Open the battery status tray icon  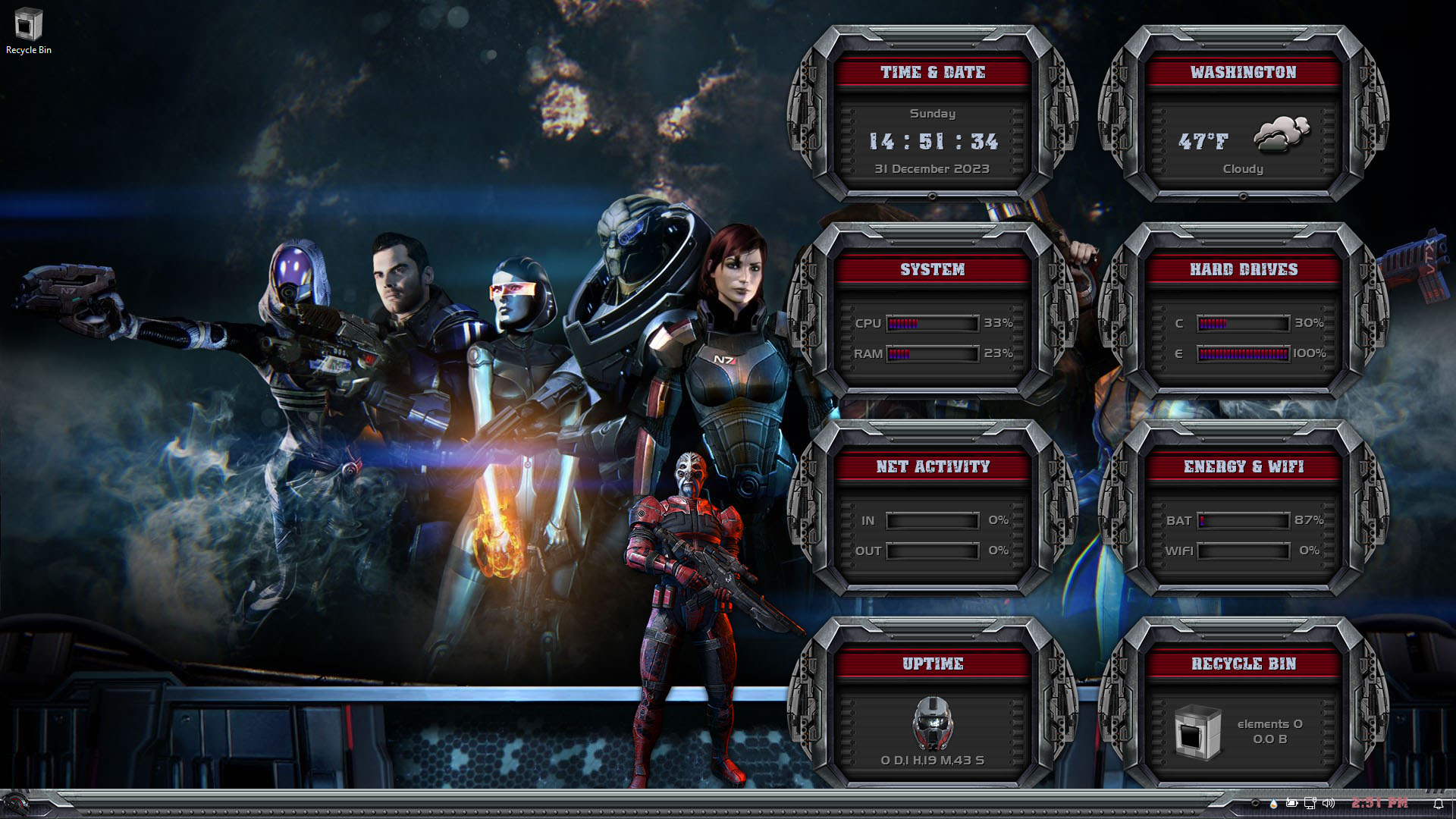(1291, 803)
